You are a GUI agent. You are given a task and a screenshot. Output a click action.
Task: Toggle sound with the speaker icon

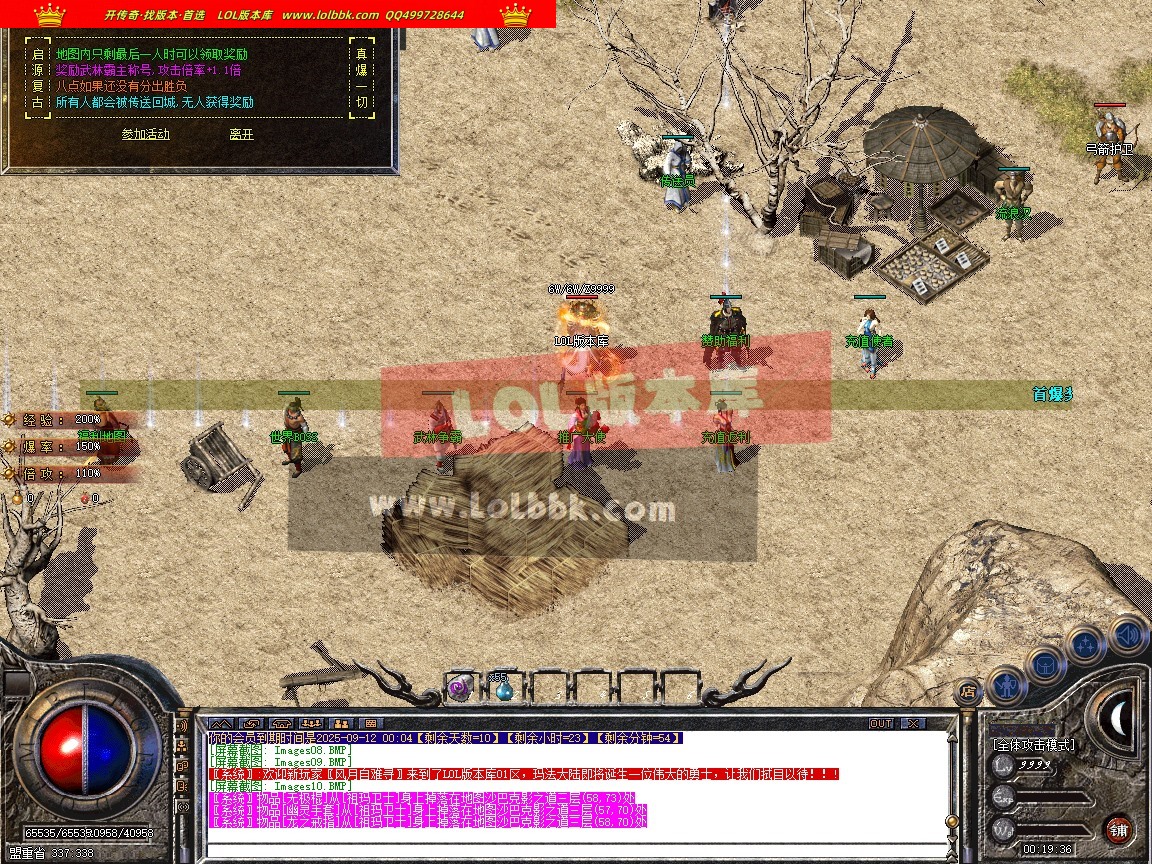point(1126,634)
